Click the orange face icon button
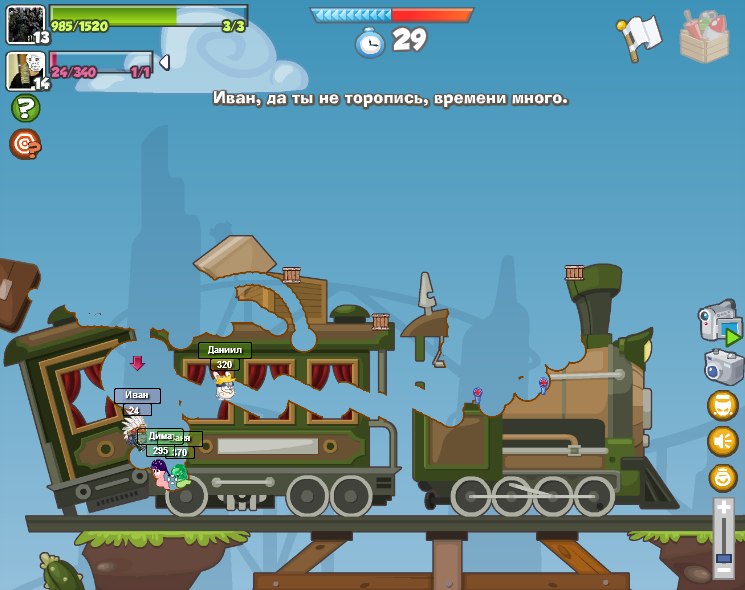Viewport: 745px width, 590px height. pyautogui.click(x=722, y=405)
